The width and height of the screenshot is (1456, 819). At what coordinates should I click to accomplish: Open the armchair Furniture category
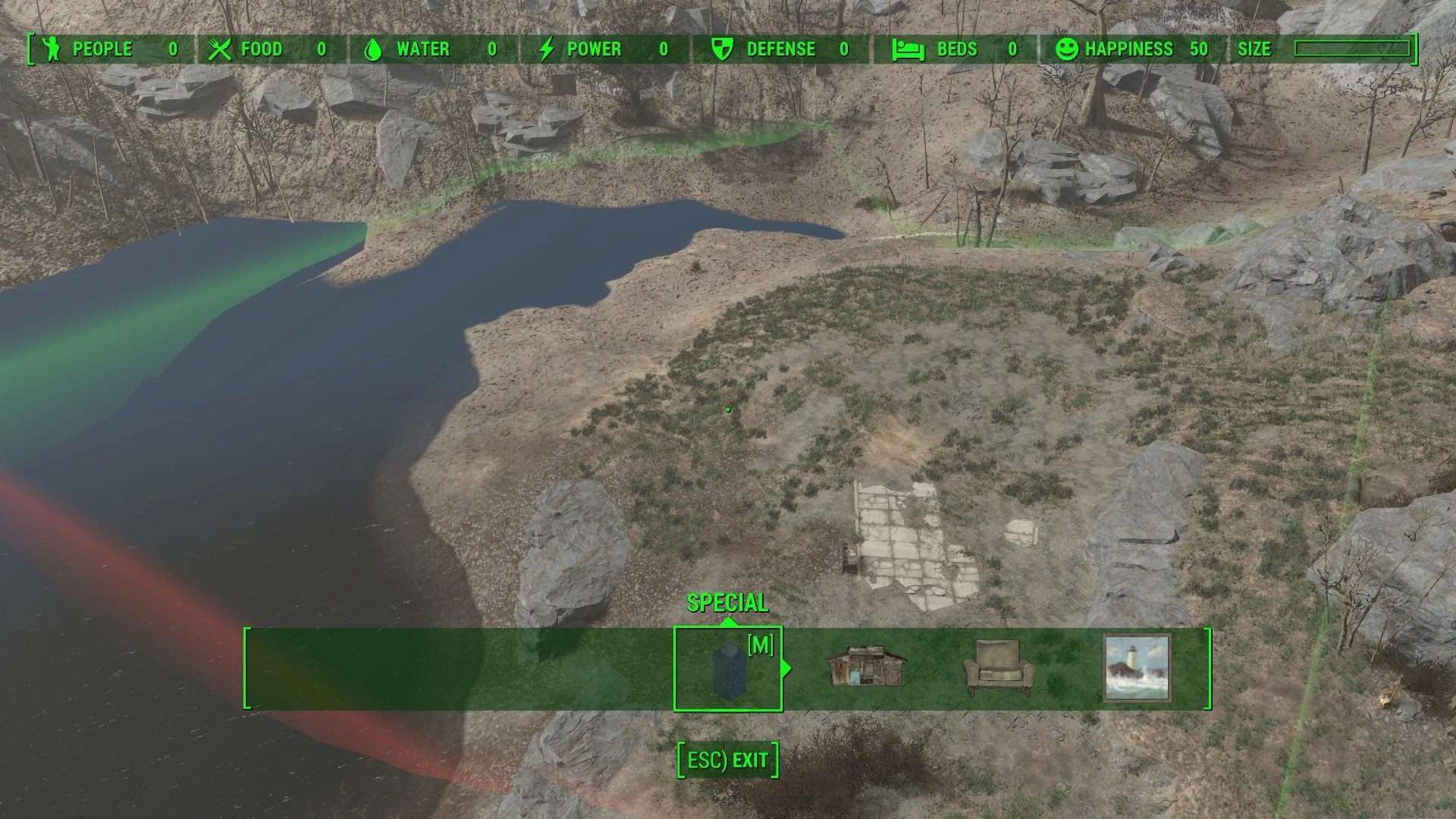coord(999,668)
